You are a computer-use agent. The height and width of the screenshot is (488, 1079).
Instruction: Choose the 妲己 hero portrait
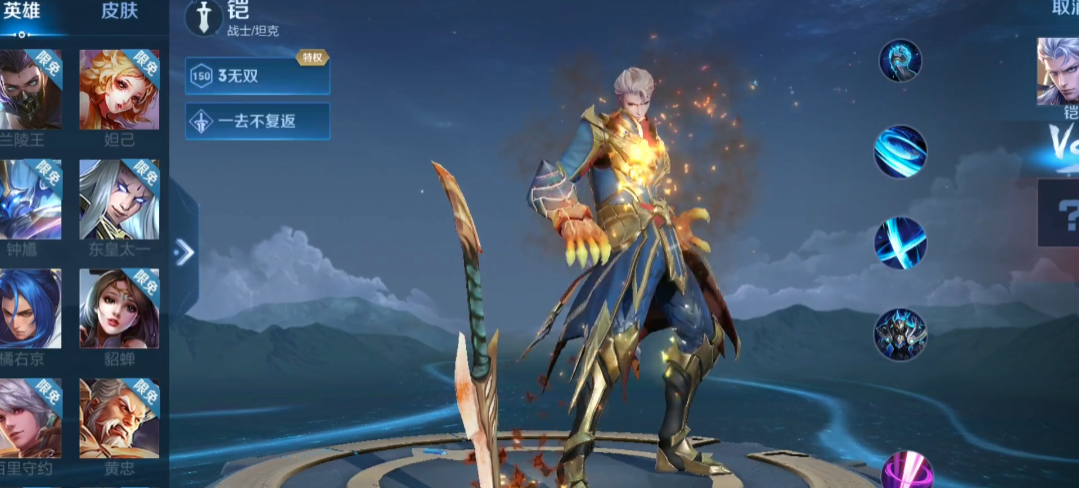[120, 90]
